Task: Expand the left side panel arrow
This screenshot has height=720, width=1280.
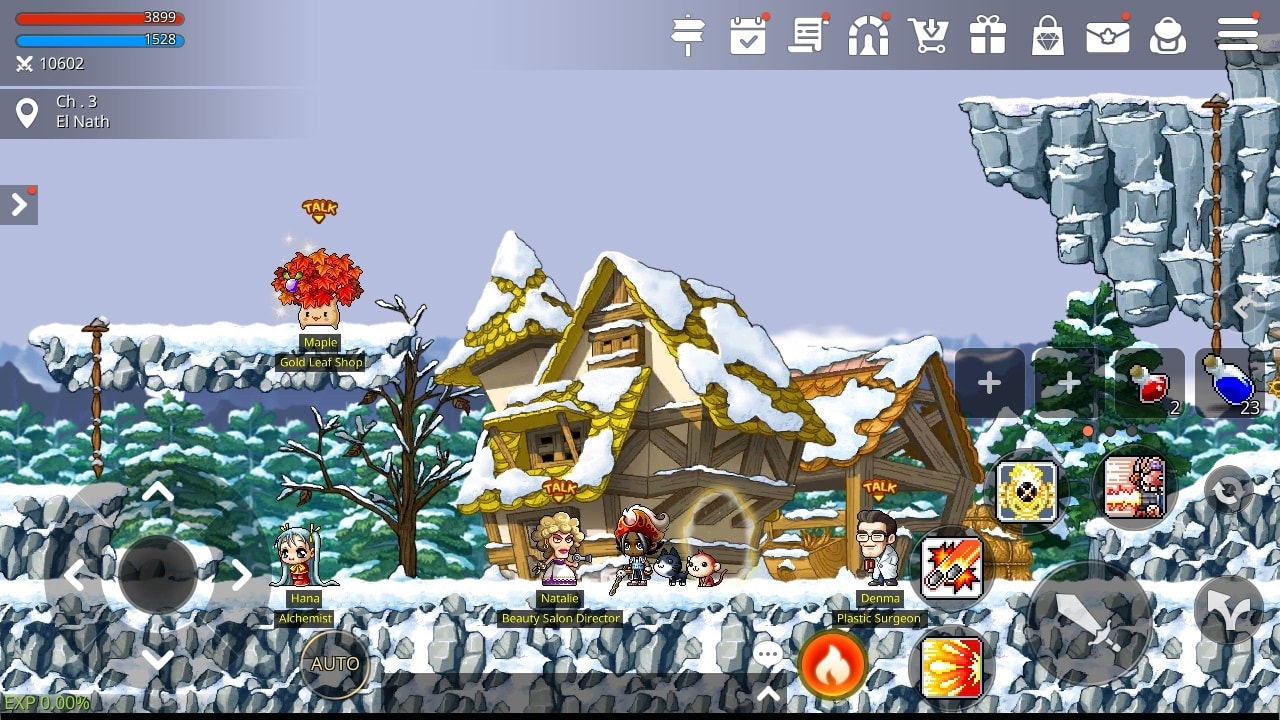Action: pyautogui.click(x=19, y=205)
